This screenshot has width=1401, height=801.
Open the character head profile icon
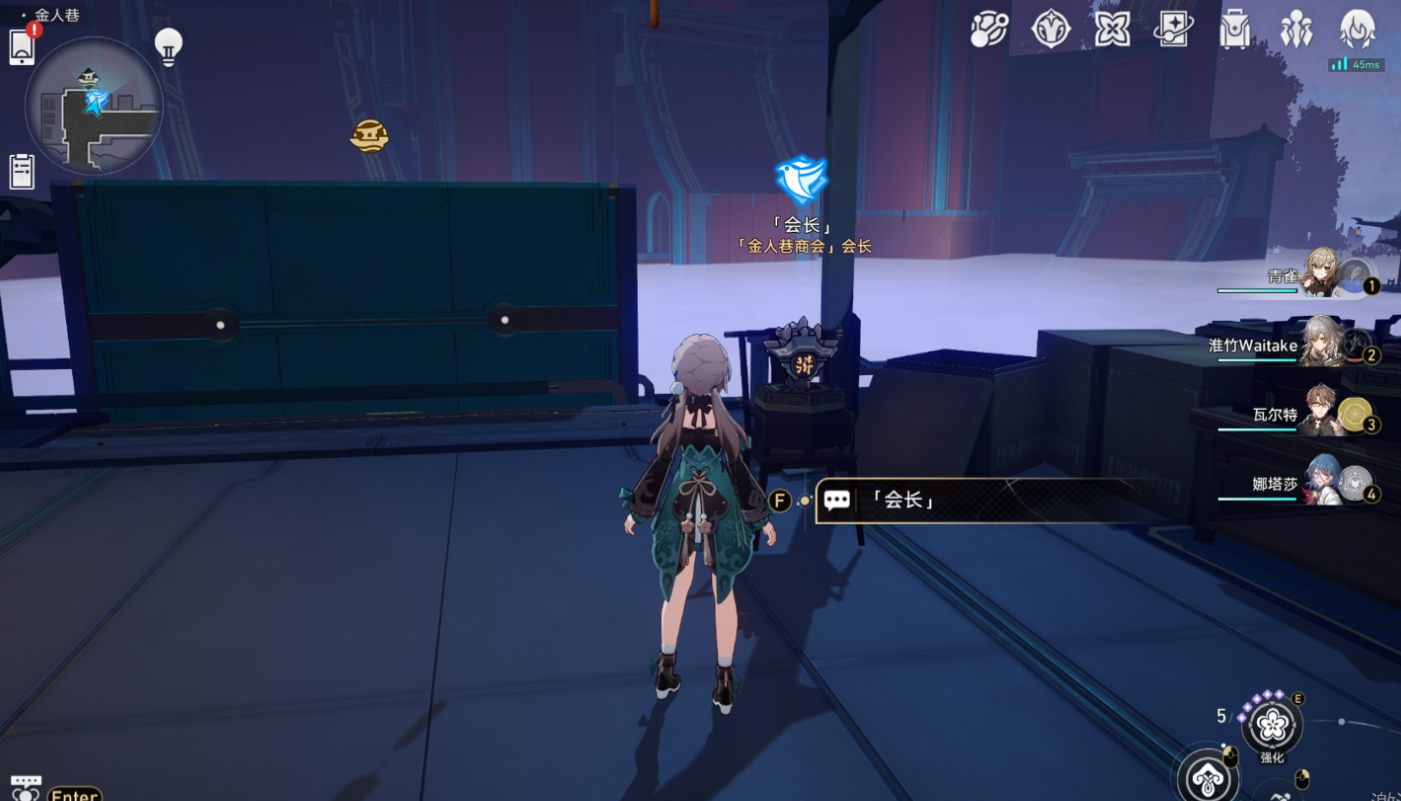click(1357, 29)
